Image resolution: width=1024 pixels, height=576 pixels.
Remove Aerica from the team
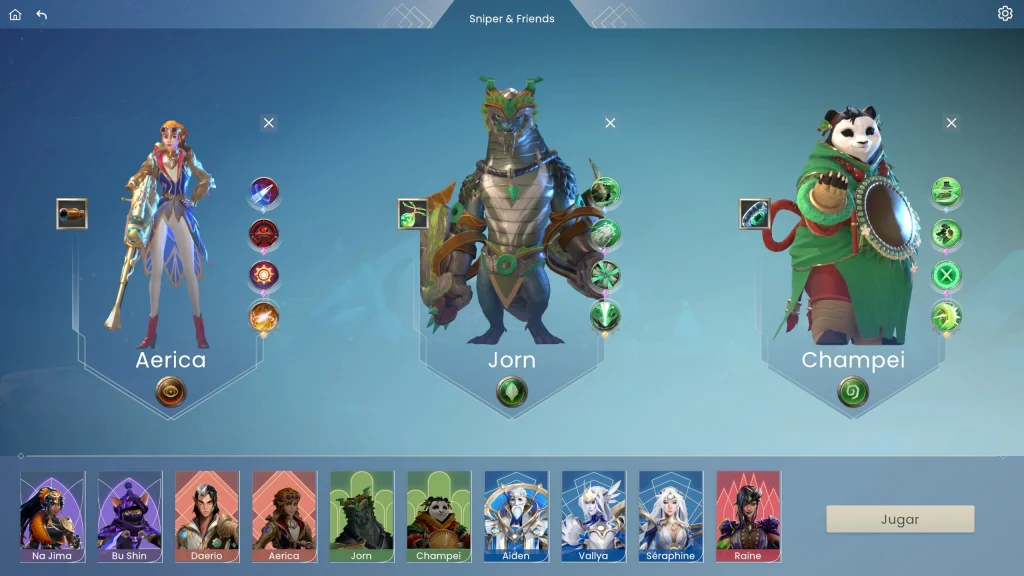tap(268, 123)
